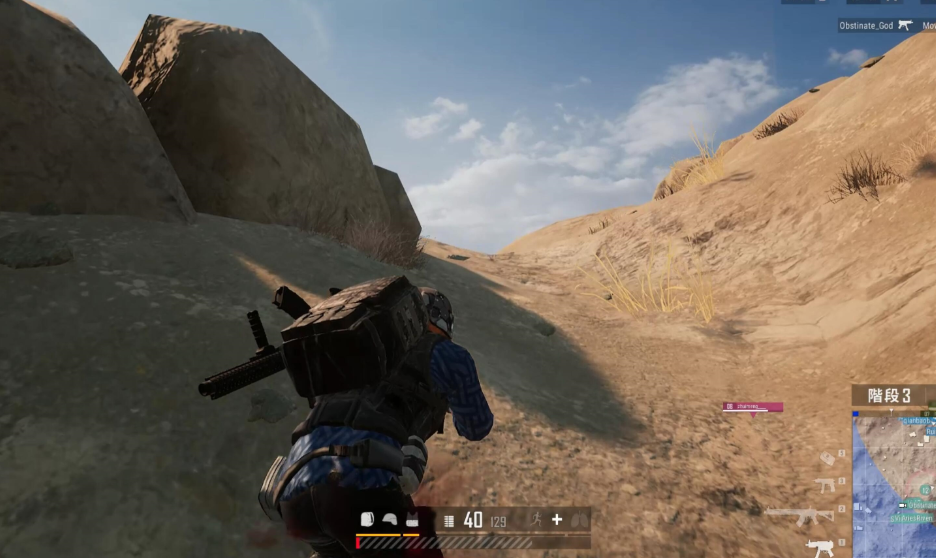Image resolution: width=936 pixels, height=558 pixels.
Task: Click the pink teammate name marker
Action: (753, 407)
